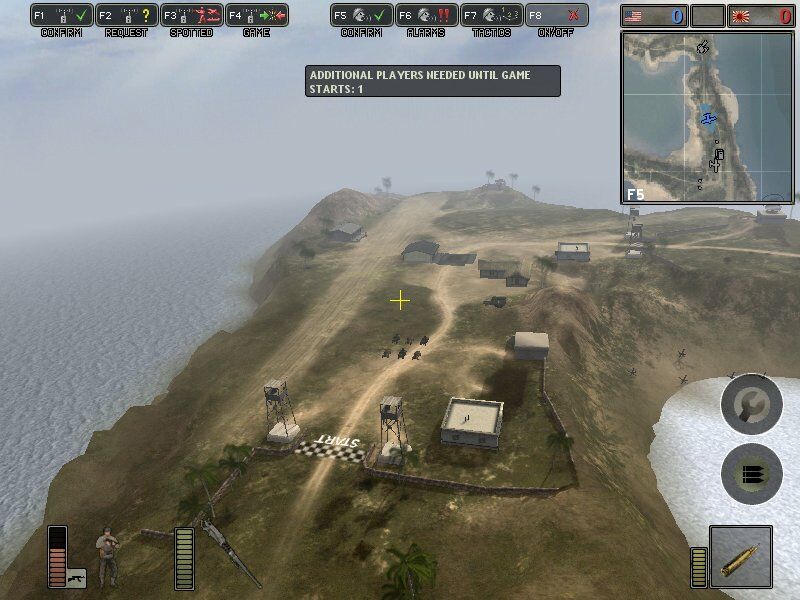Open the F6 Alarms command menu
The width and height of the screenshot is (800, 600).
point(425,16)
